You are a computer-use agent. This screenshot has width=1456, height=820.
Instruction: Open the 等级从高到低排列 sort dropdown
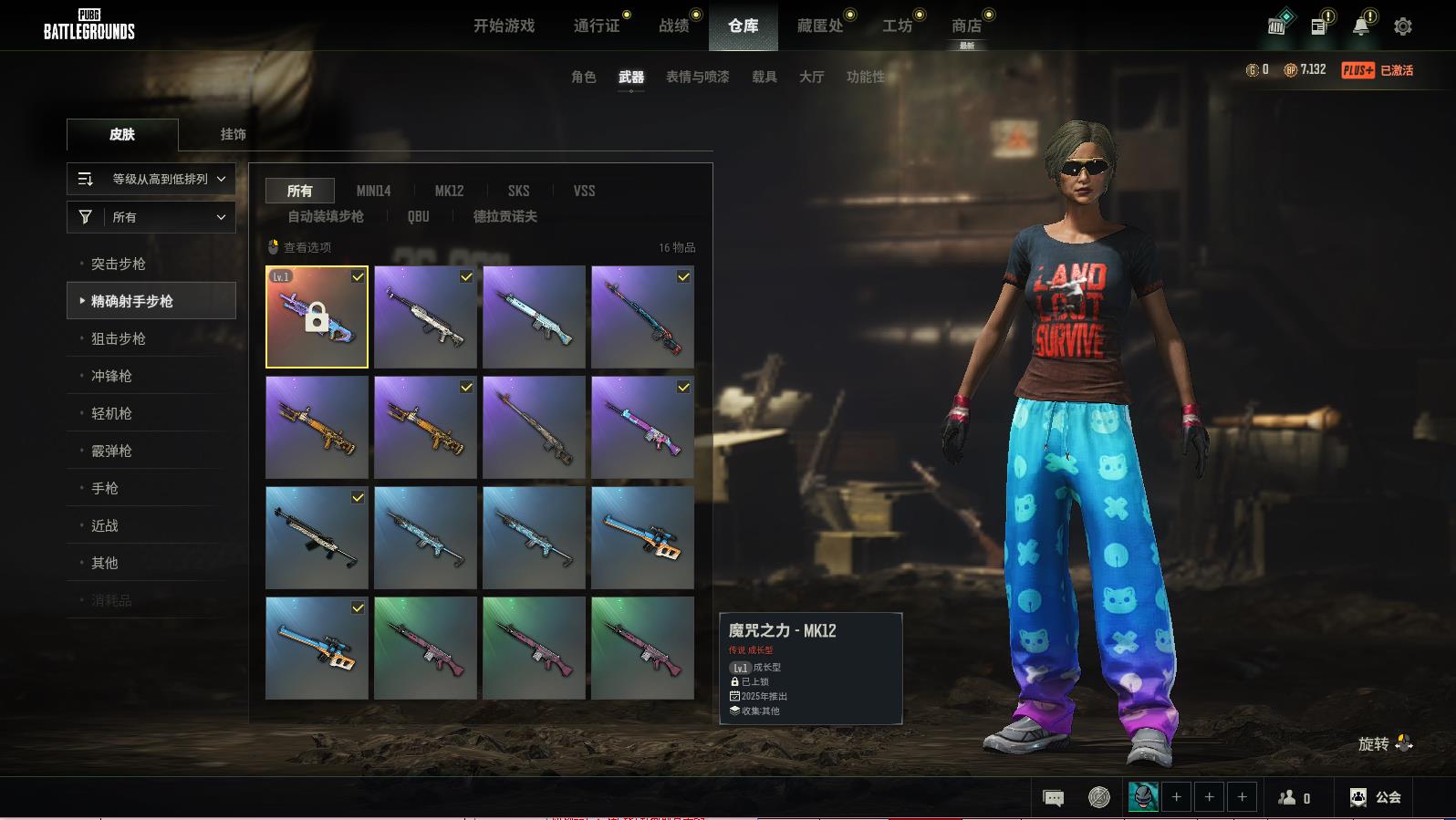[151, 179]
